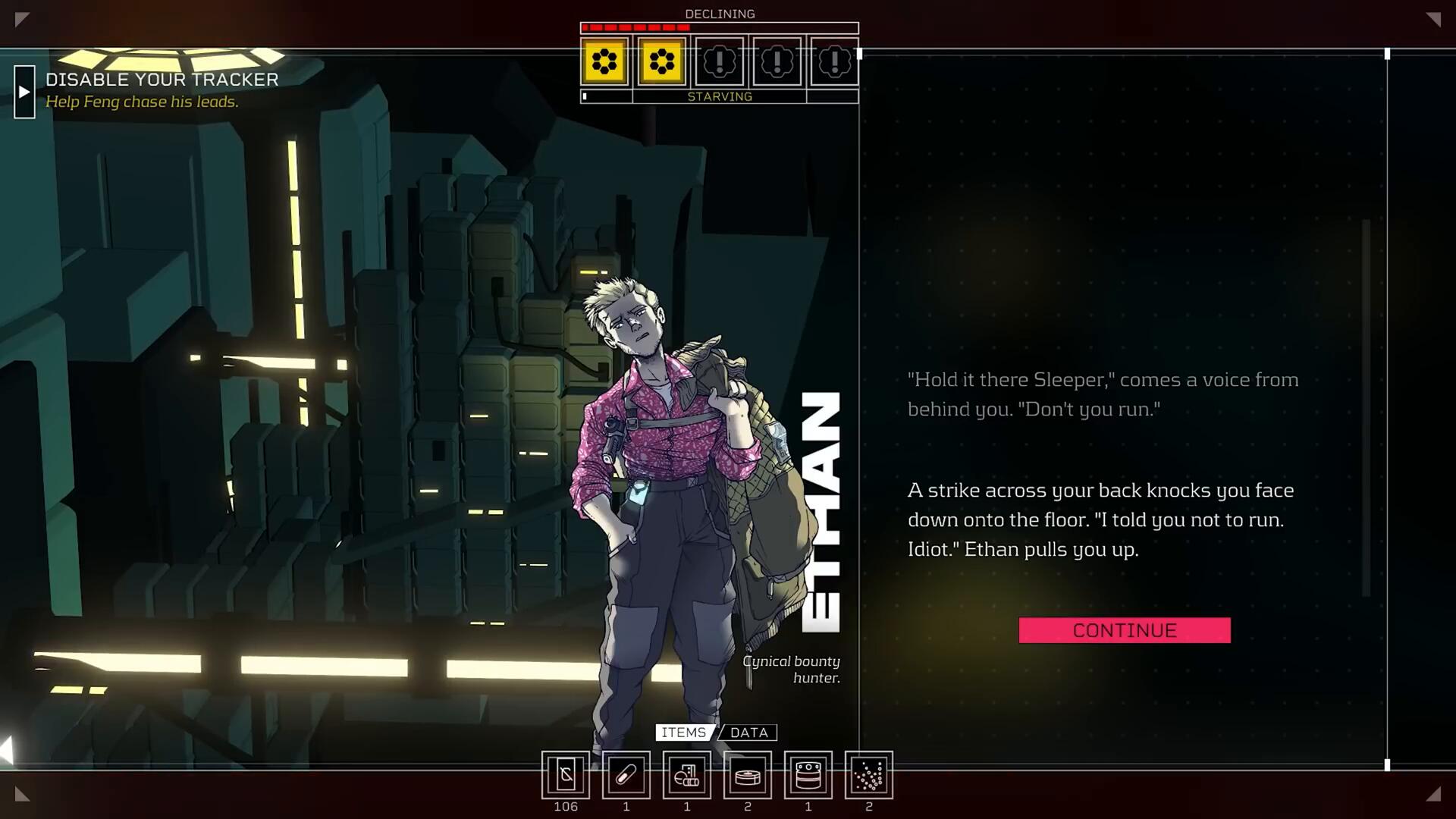Image resolution: width=1456 pixels, height=819 pixels.
Task: Select the capsule pill item slot
Action: [x=626, y=775]
